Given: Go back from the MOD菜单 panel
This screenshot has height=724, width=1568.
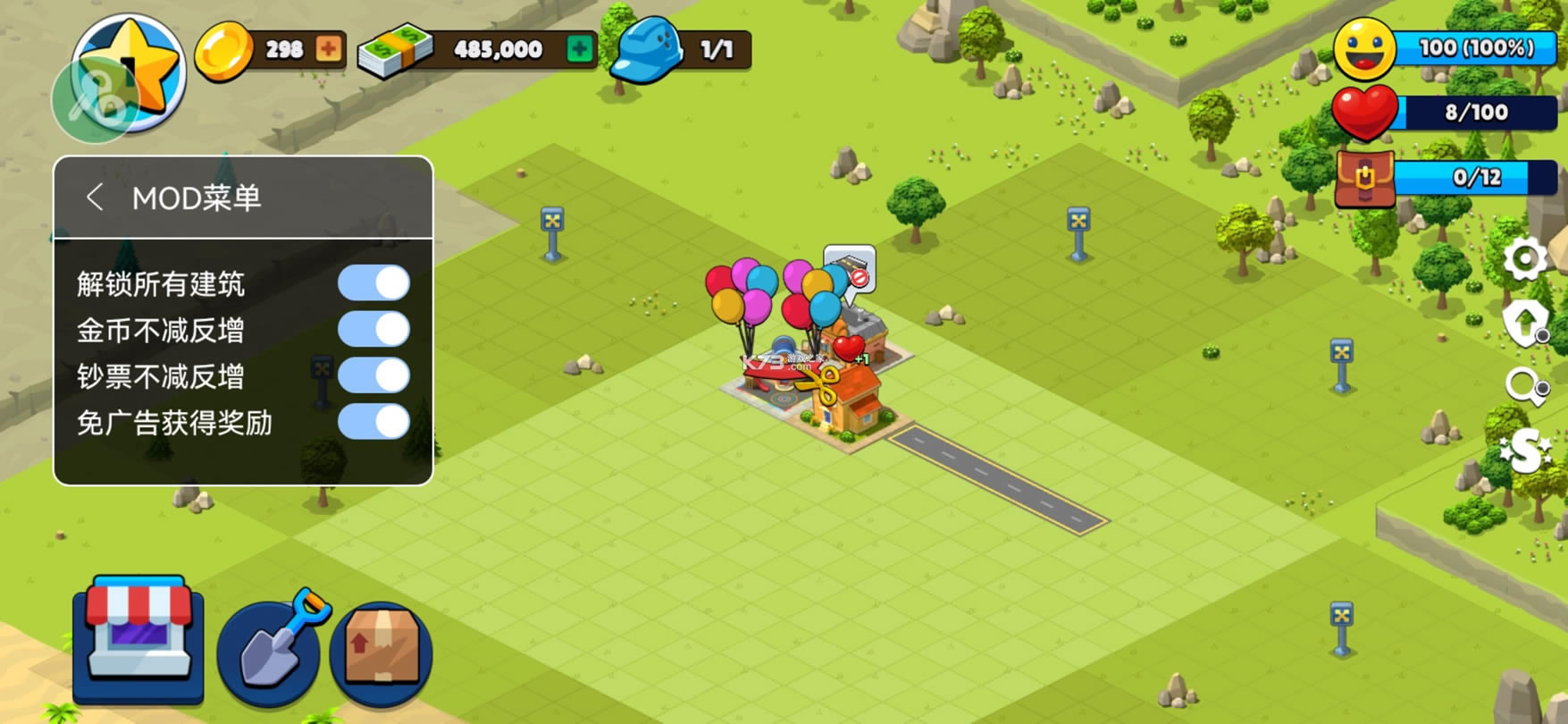Looking at the screenshot, I should pos(95,197).
